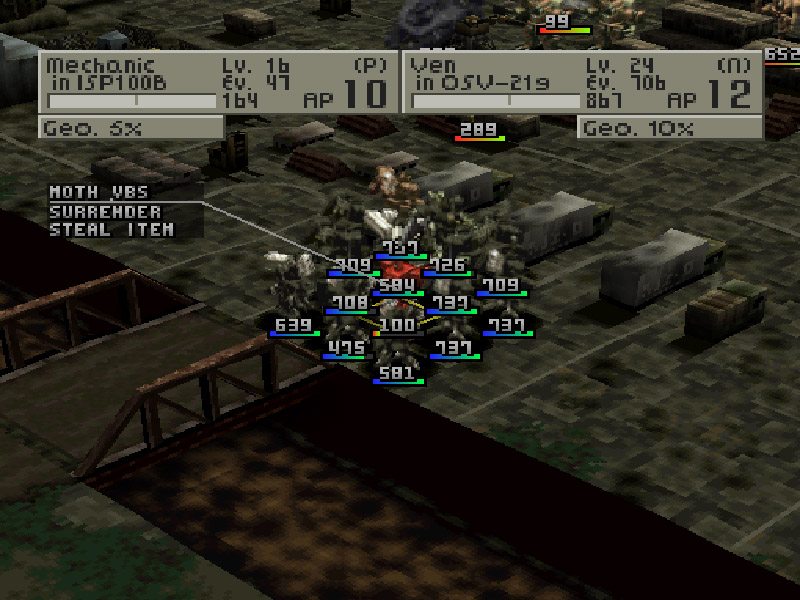Open the Mechanic unit status panel
Screen dimensions: 800x600
click(x=218, y=84)
